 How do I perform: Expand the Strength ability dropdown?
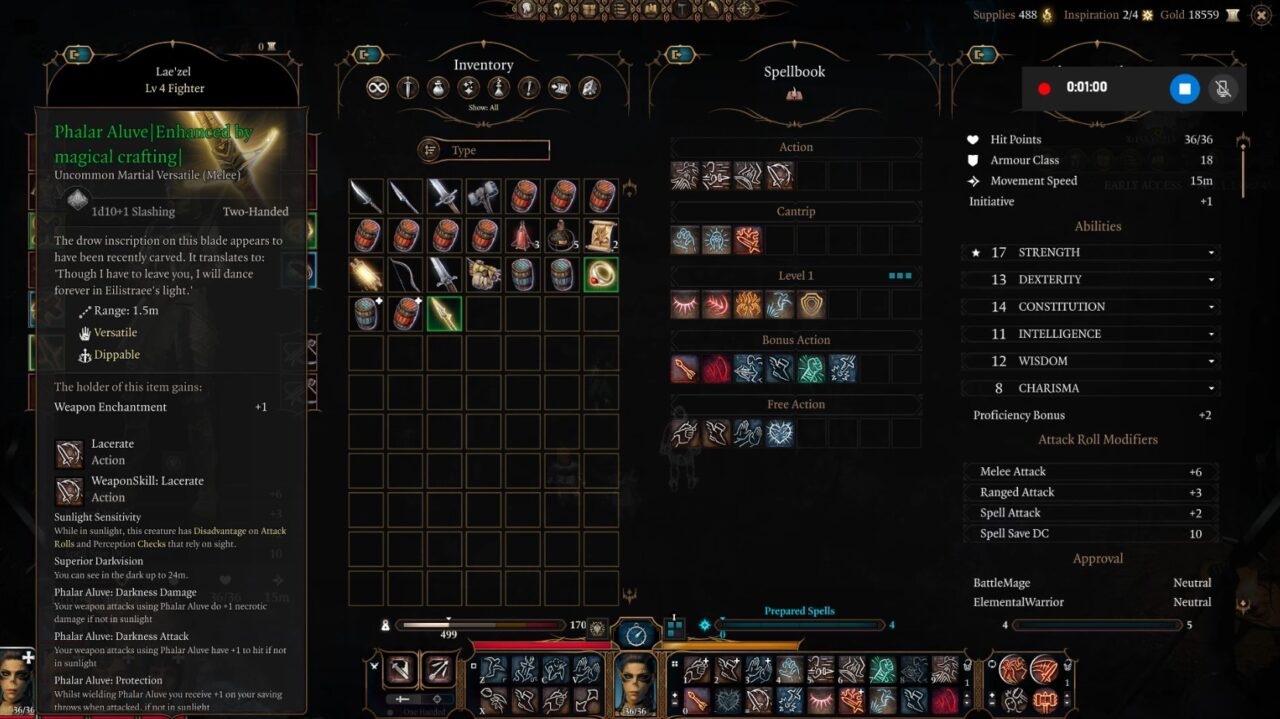[x=1212, y=253]
